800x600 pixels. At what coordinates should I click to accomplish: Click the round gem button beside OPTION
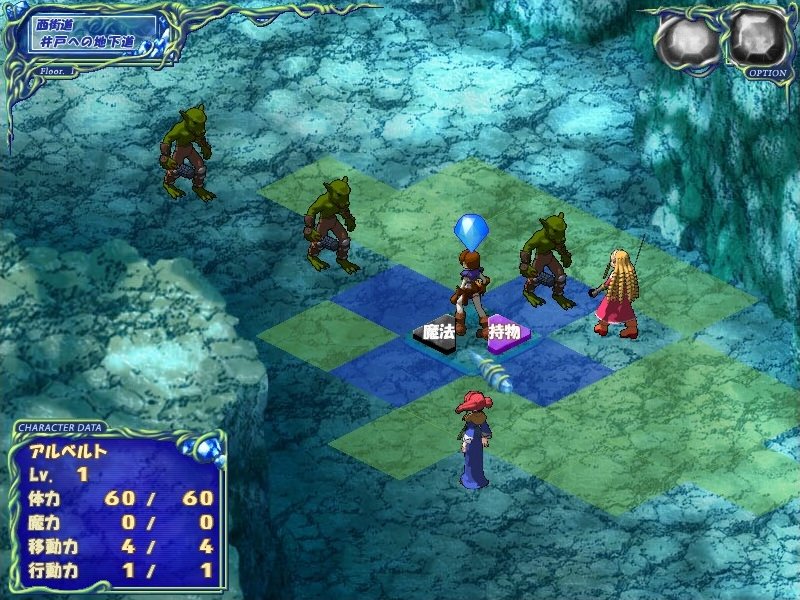coord(688,42)
